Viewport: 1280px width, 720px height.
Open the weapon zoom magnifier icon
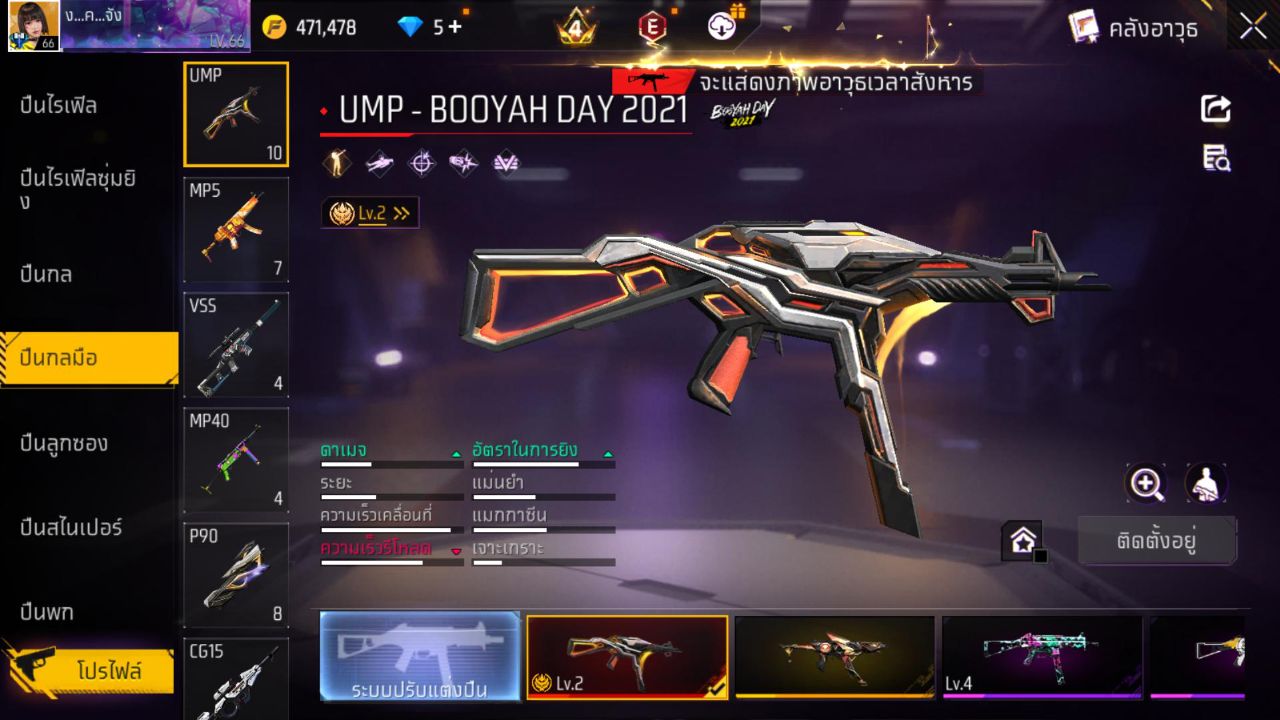(x=1146, y=484)
